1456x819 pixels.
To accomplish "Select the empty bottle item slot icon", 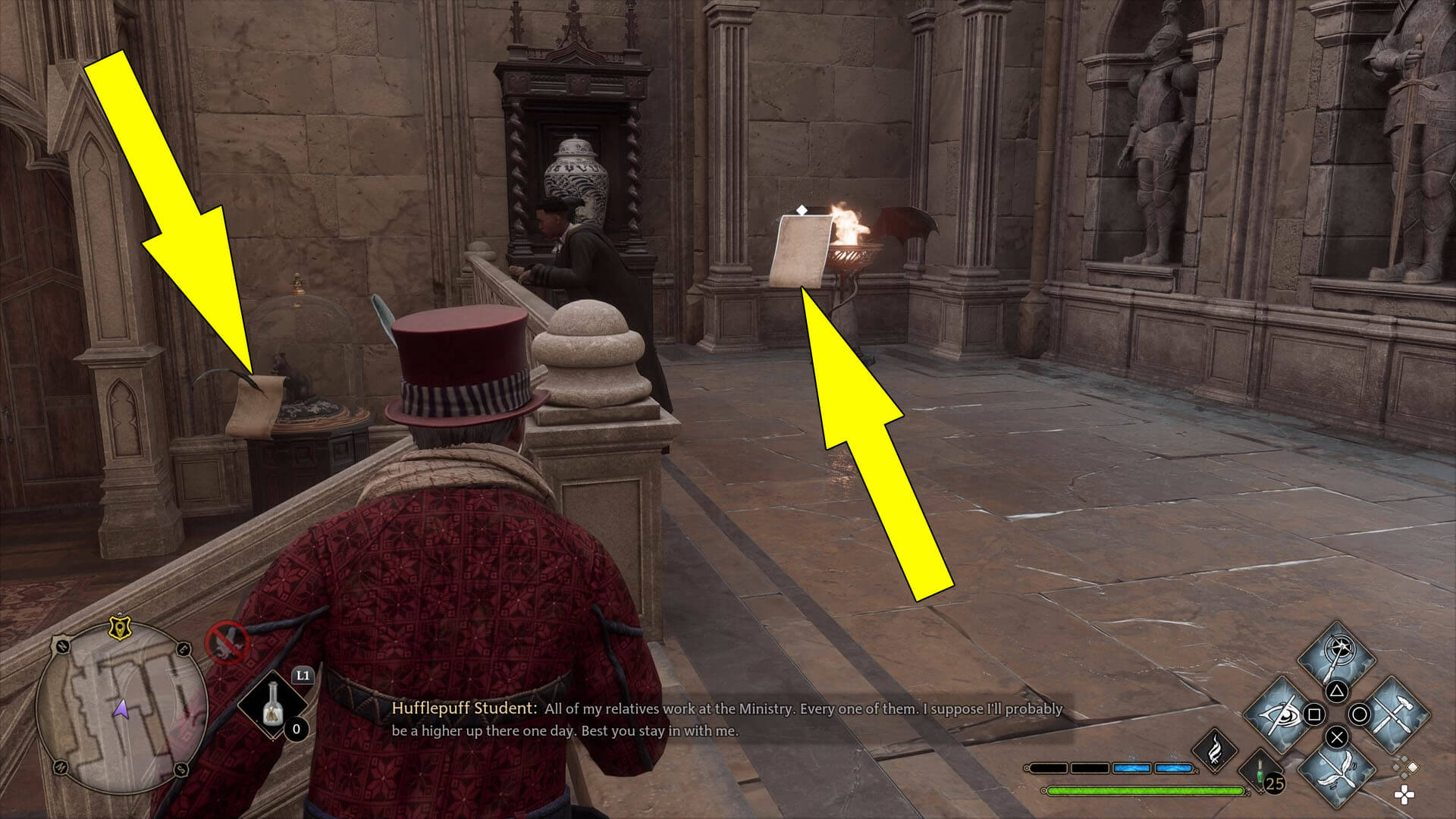I will pyautogui.click(x=273, y=705).
